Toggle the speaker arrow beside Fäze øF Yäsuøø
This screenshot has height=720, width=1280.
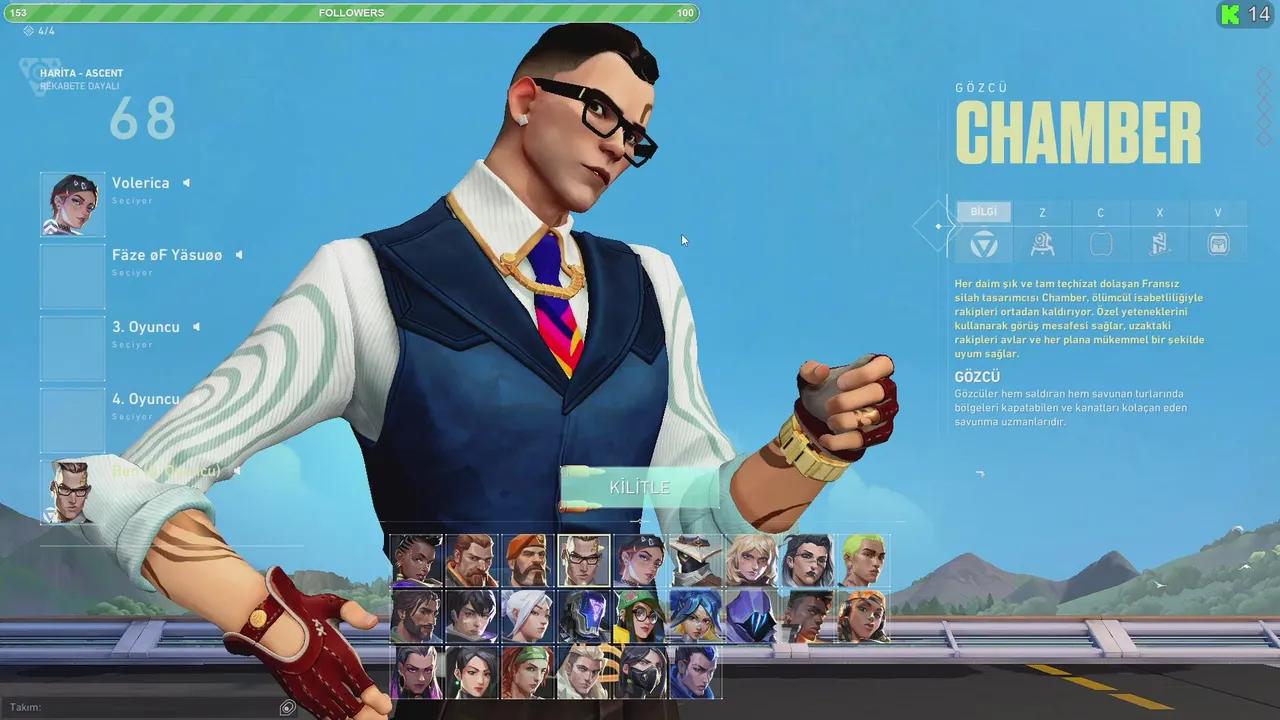238,254
